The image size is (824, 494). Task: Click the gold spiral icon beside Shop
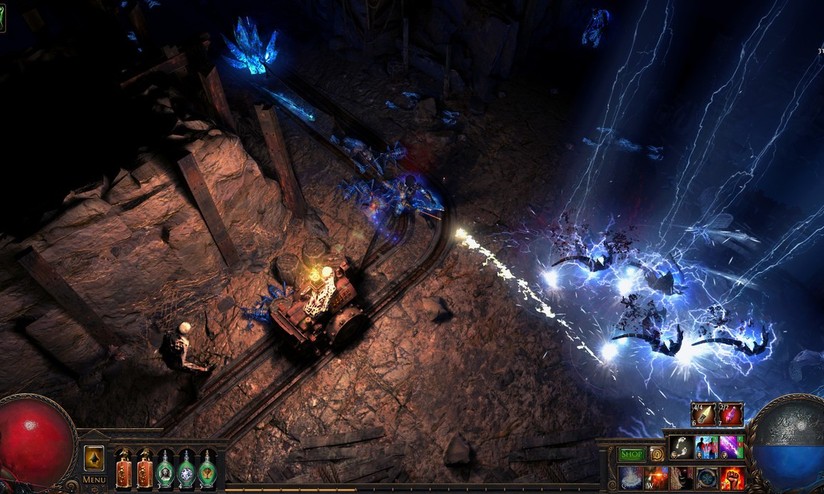click(657, 453)
